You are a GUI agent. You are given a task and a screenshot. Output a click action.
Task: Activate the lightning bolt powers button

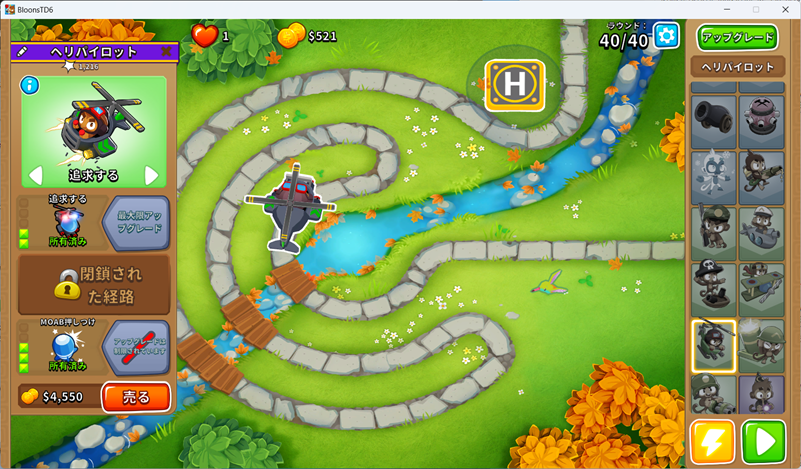(712, 442)
